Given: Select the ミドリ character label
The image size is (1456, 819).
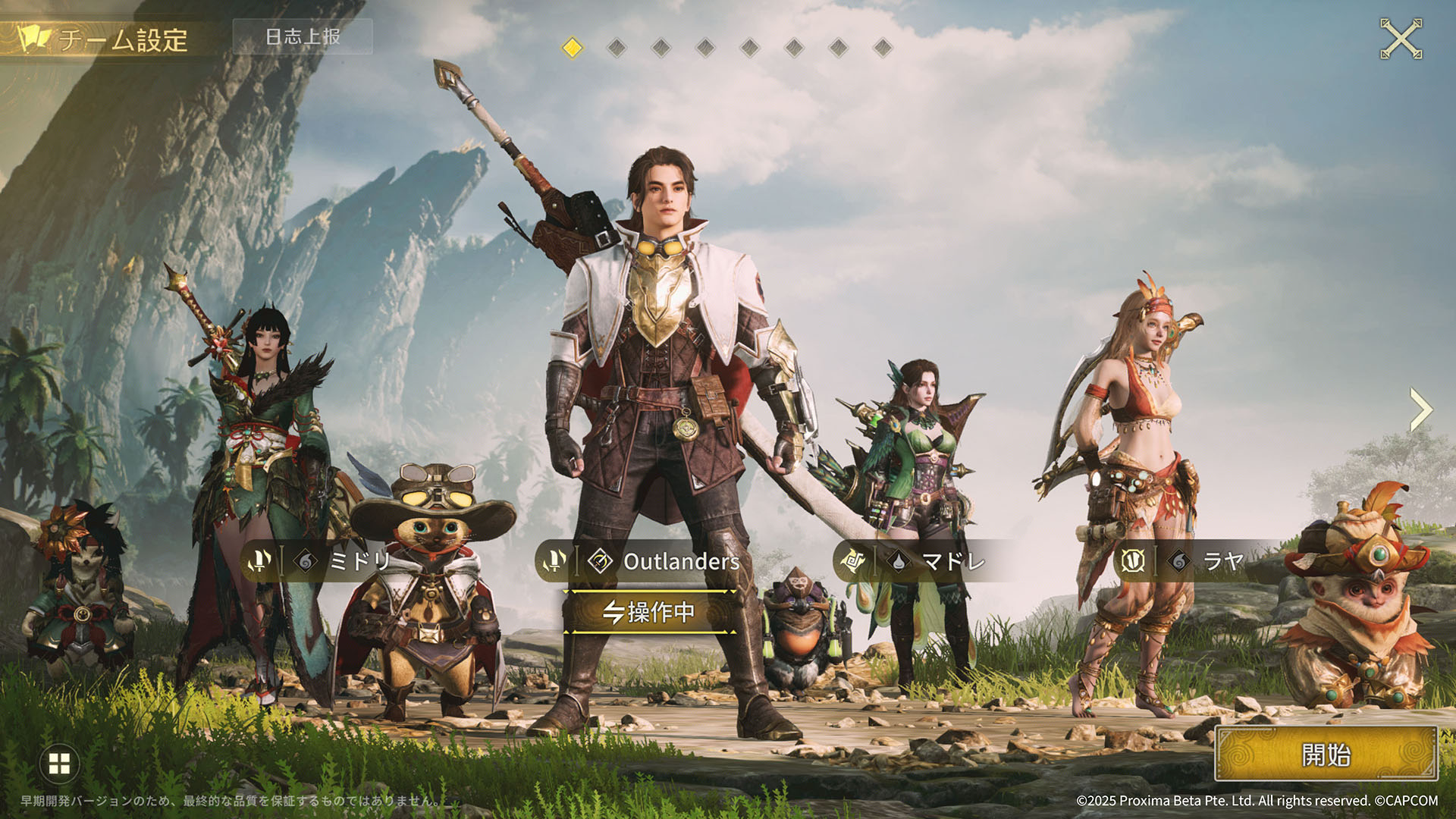Looking at the screenshot, I should tap(359, 561).
